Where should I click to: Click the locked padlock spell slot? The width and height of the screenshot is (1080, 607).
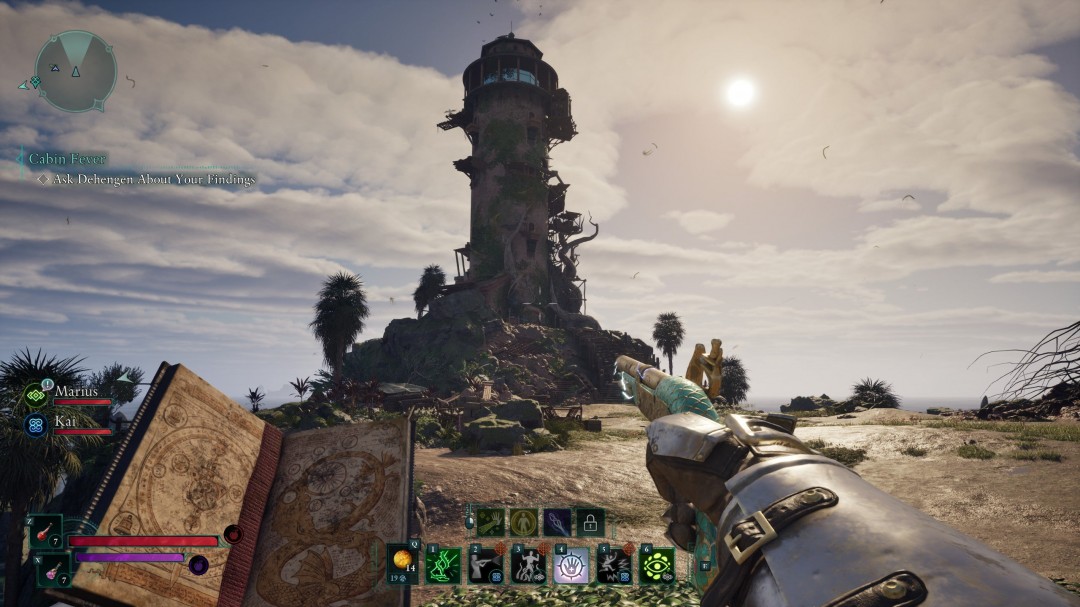(x=590, y=521)
